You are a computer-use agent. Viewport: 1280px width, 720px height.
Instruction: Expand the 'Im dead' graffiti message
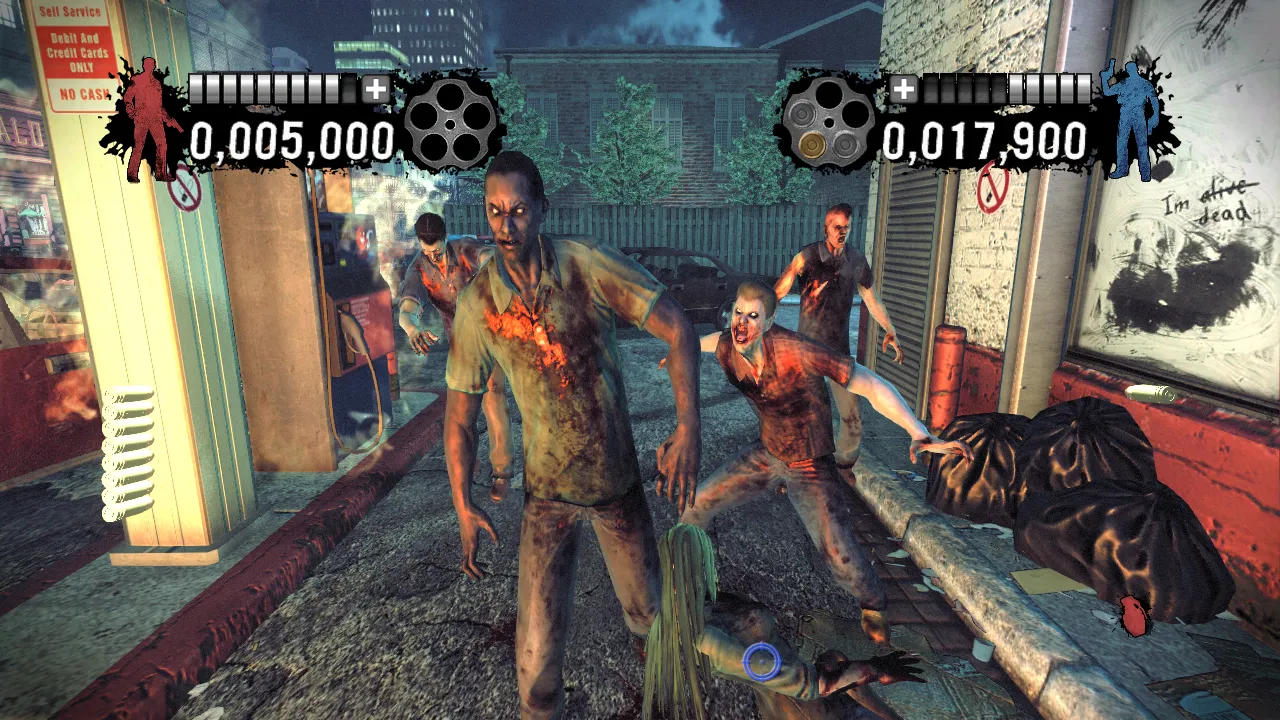[1208, 202]
